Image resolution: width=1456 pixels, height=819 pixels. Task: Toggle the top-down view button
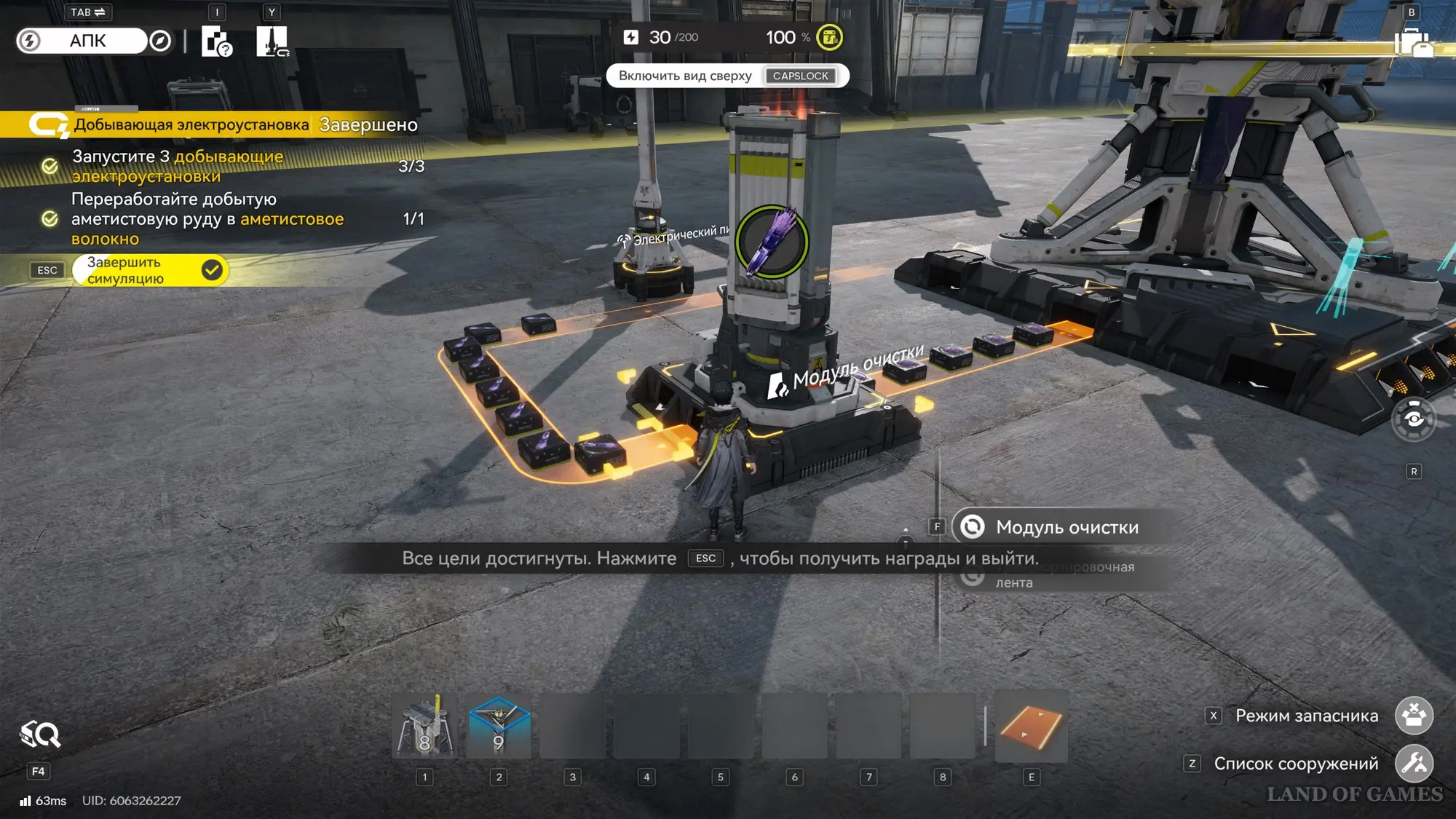(727, 76)
